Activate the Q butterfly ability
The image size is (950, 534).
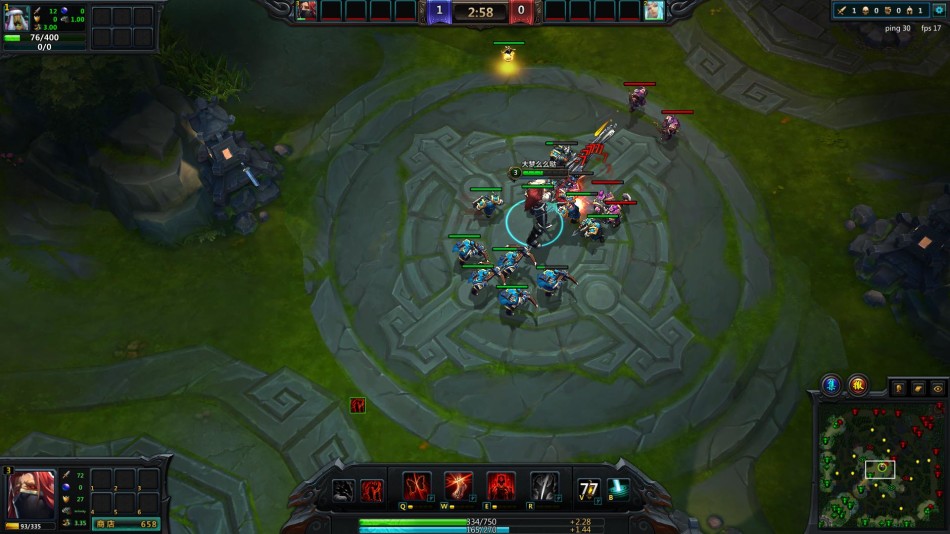[416, 487]
